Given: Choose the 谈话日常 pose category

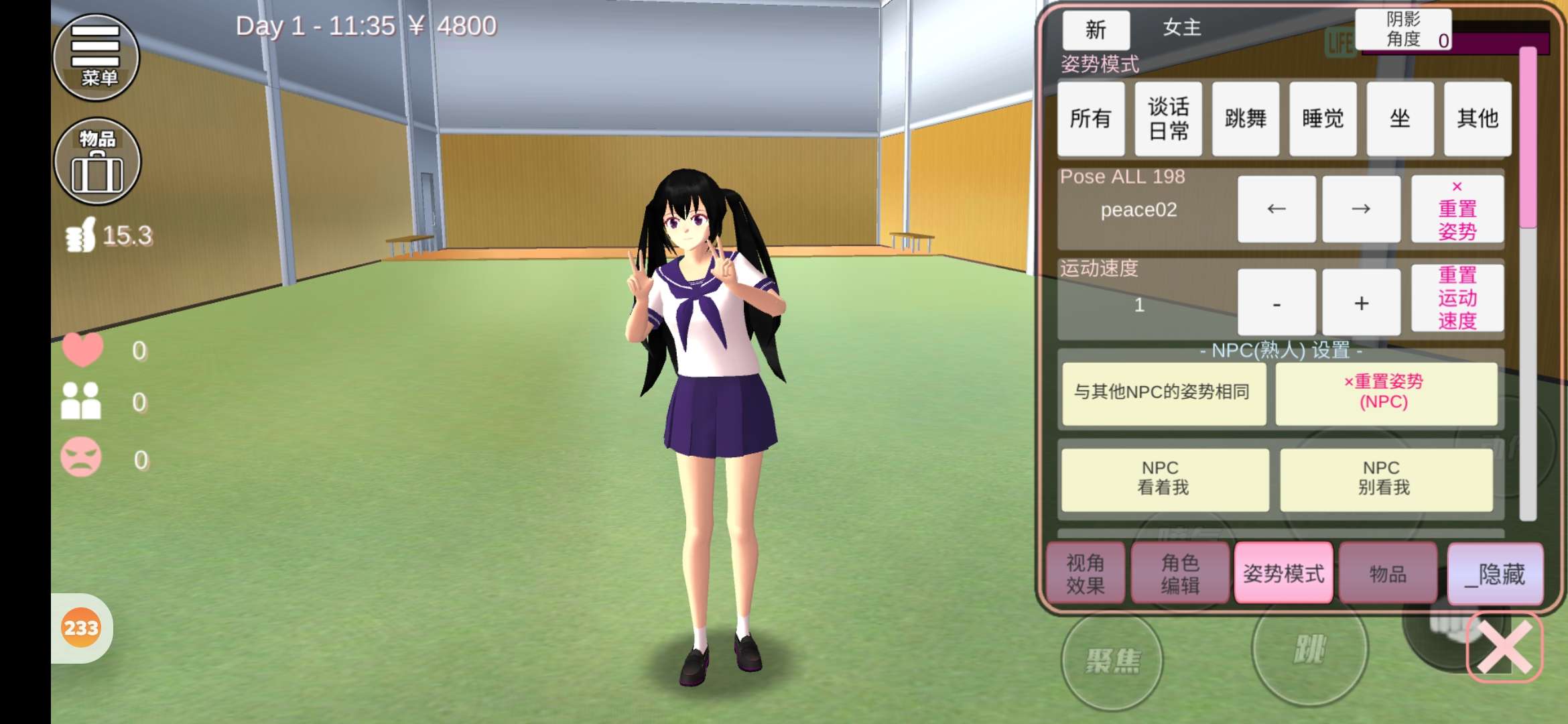Looking at the screenshot, I should [1168, 119].
